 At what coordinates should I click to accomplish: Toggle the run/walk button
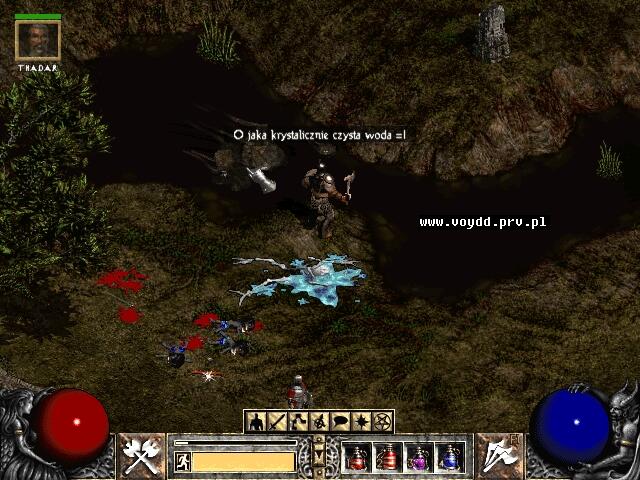point(183,461)
